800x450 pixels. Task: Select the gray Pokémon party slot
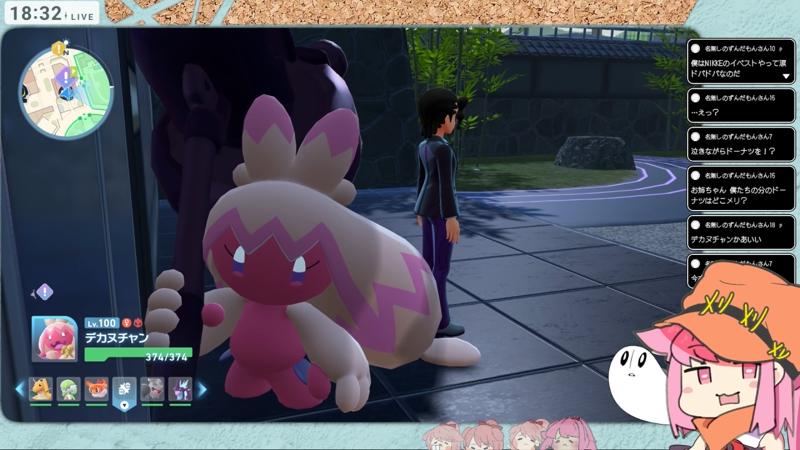(x=152, y=389)
